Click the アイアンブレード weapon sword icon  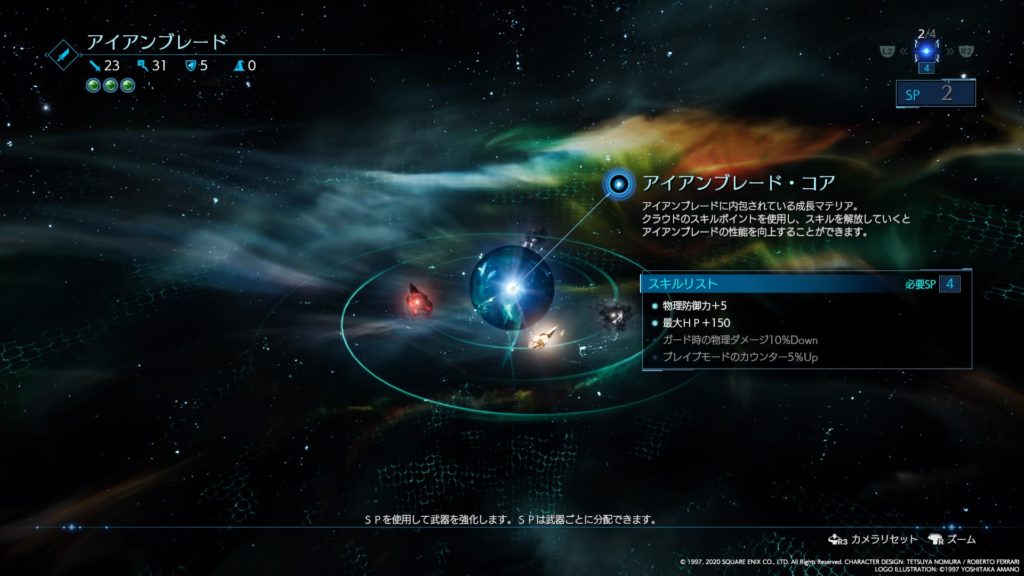[x=65, y=54]
